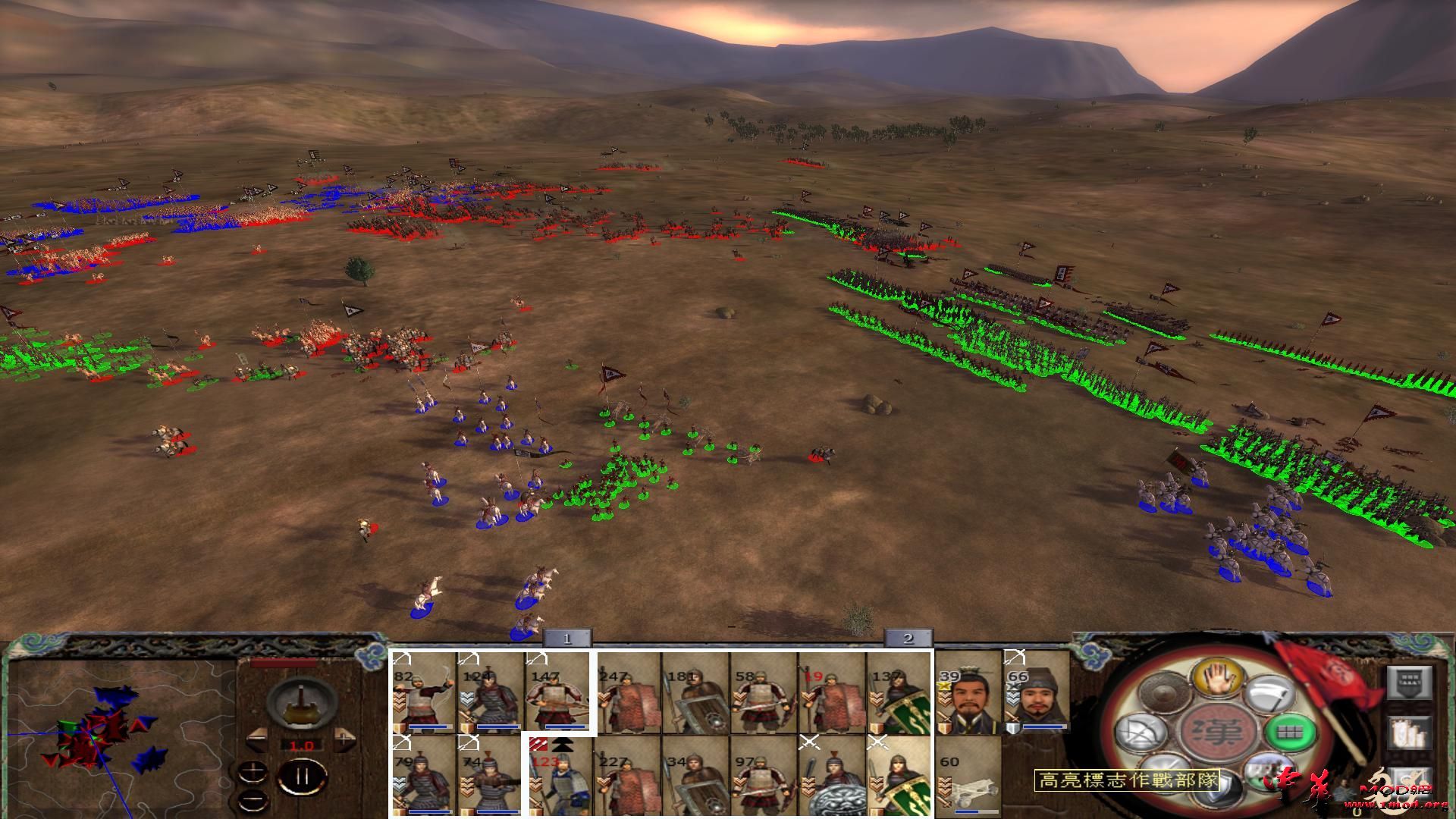Screen dimensions: 1456x819
Task: Click the red 1.0 speed readout
Action: coord(302,745)
